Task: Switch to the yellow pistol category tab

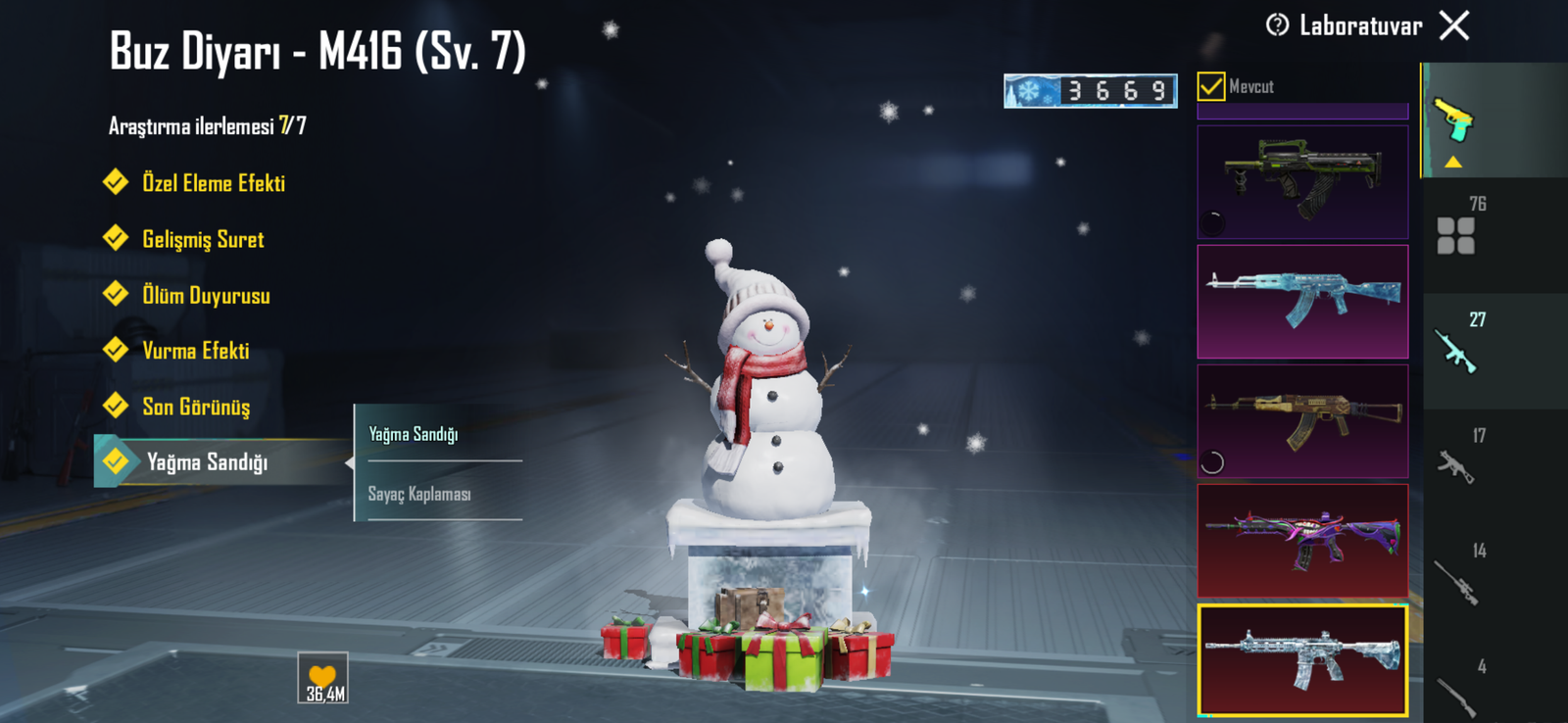Action: click(x=1454, y=120)
